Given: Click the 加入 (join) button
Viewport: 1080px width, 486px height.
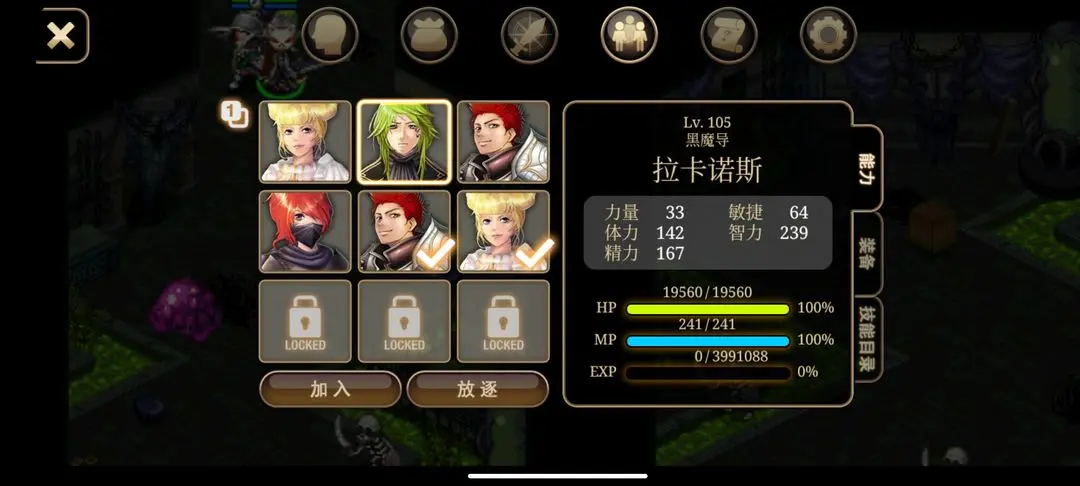Looking at the screenshot, I should click(330, 389).
